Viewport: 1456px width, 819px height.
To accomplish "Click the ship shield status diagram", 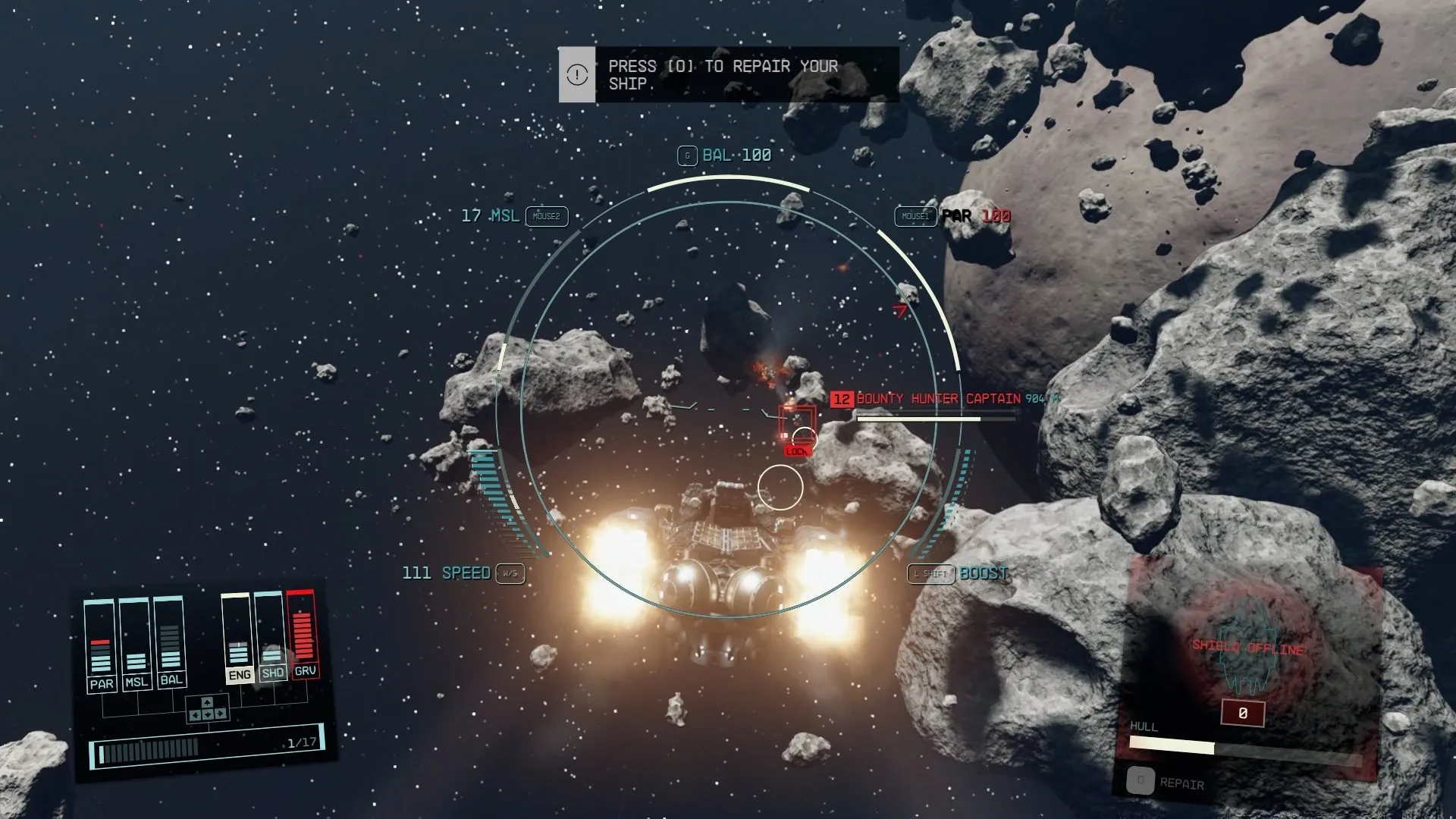I will pos(1247,654).
